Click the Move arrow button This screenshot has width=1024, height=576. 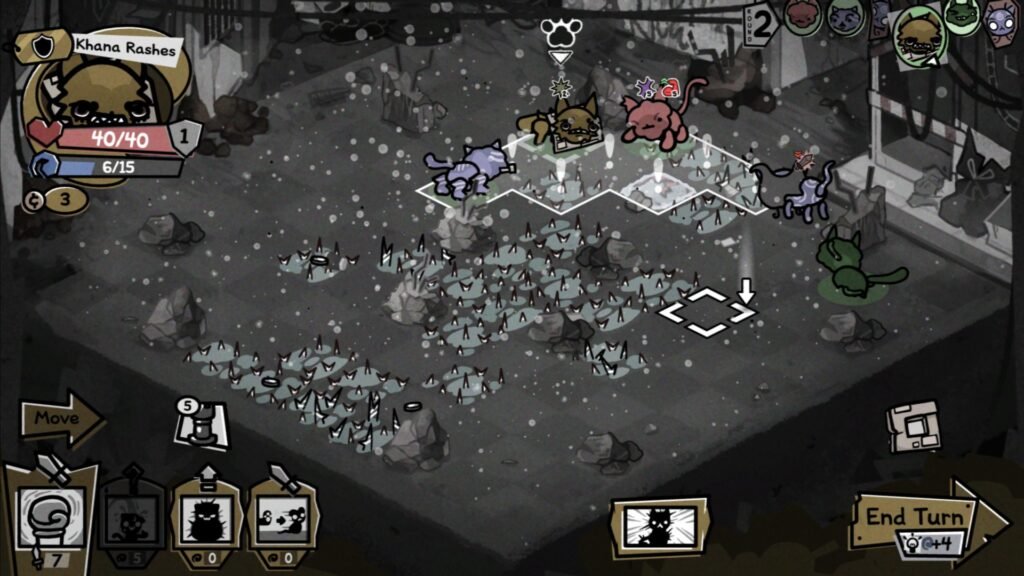click(62, 418)
